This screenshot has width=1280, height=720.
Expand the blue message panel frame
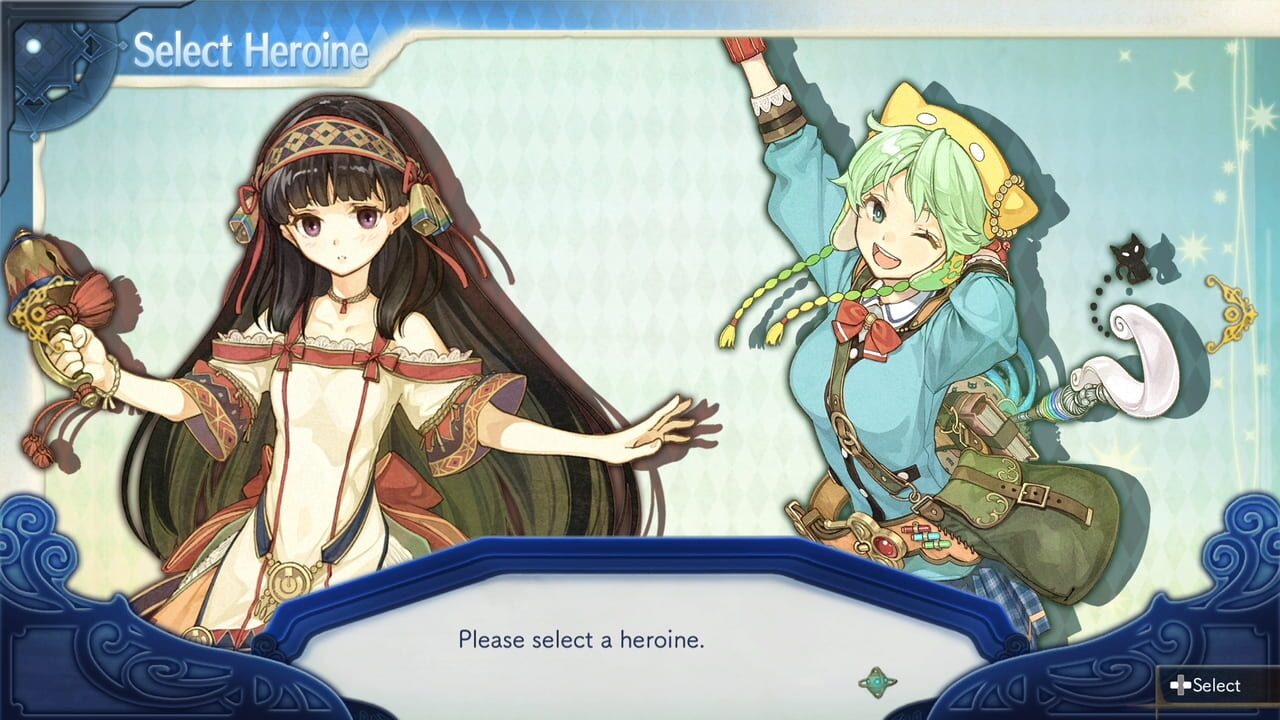coord(640,600)
